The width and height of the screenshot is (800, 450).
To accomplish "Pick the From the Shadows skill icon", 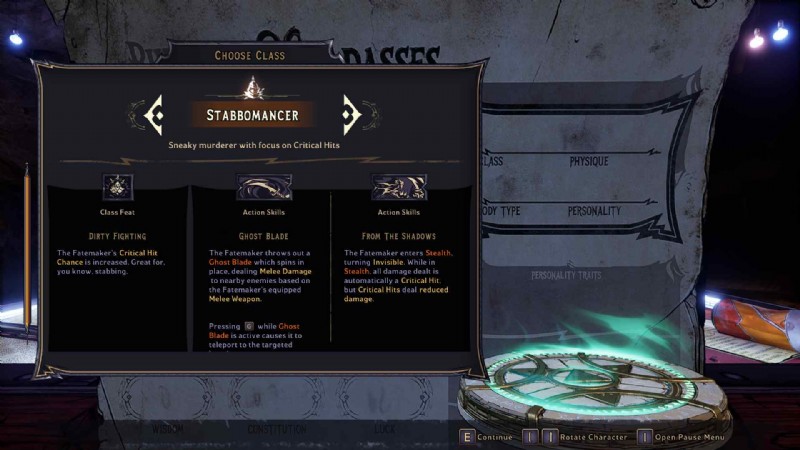I will tap(399, 187).
